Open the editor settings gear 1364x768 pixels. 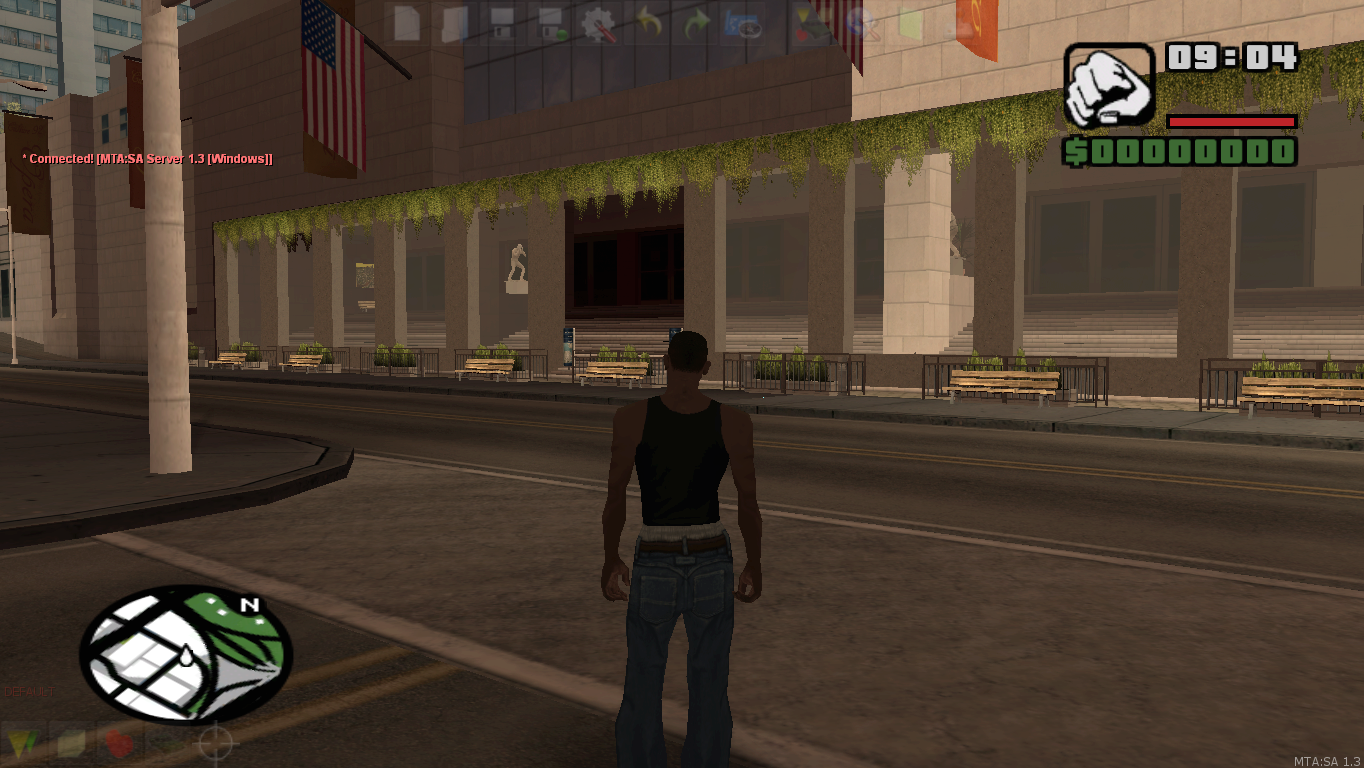[x=598, y=25]
